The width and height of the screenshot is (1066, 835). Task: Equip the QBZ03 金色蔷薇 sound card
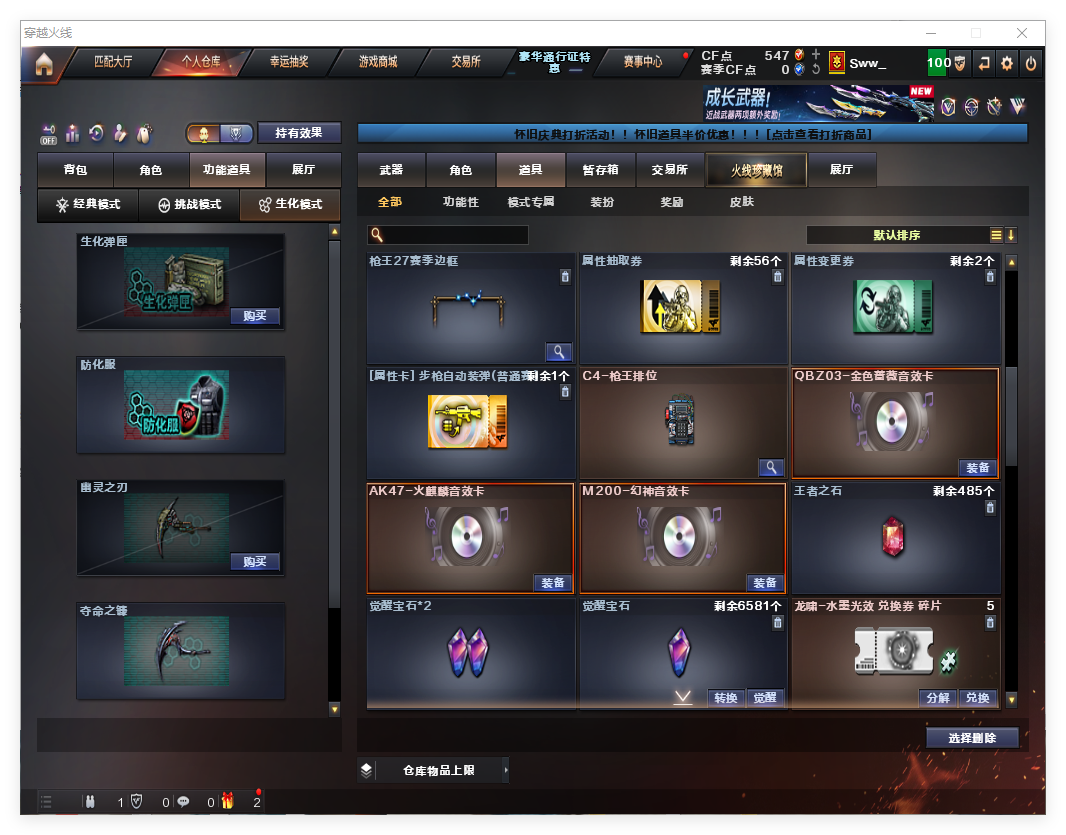[x=977, y=468]
